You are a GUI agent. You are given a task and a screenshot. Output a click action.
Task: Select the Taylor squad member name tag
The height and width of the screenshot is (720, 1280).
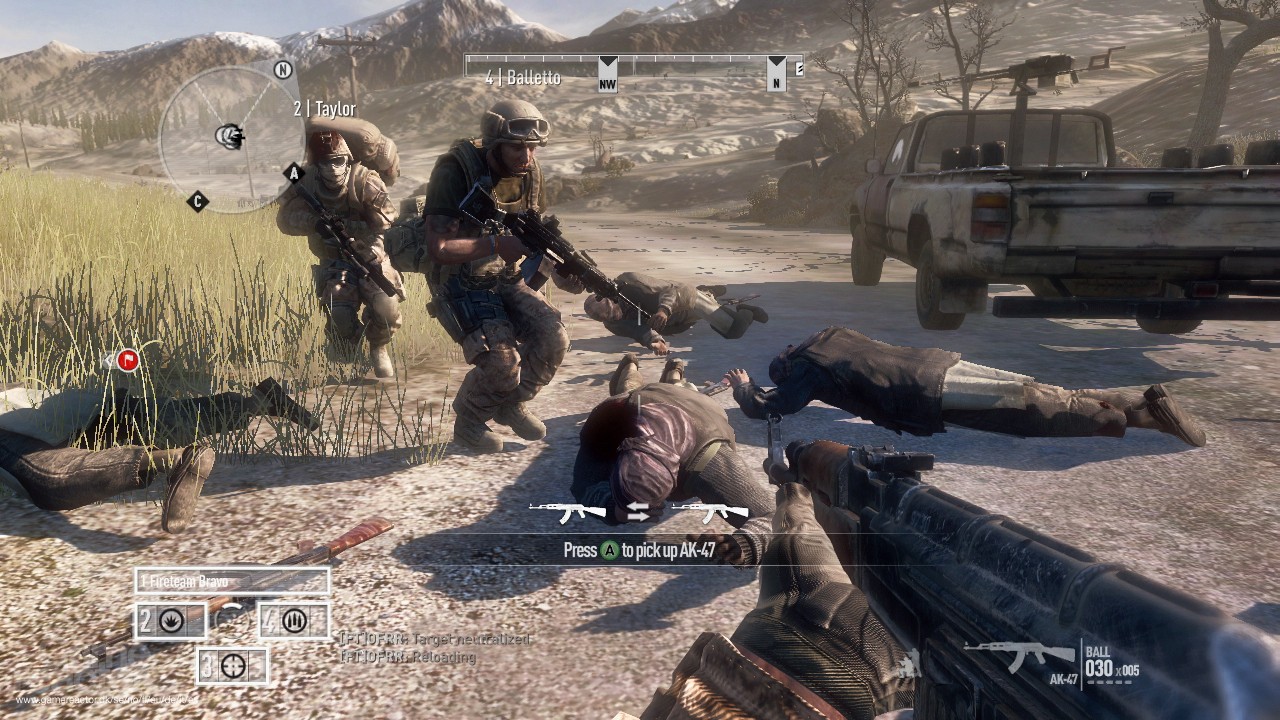[x=324, y=109]
